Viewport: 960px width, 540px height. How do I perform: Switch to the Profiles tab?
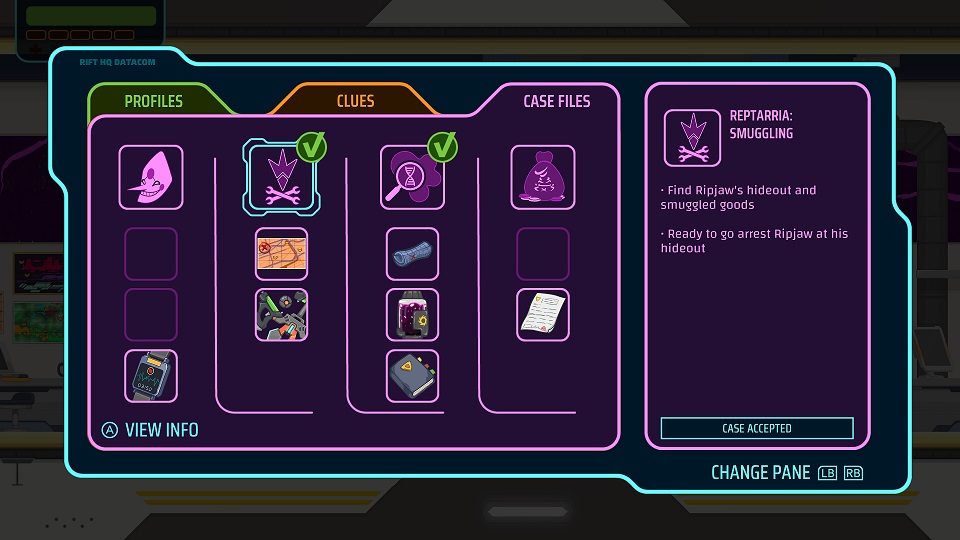point(153,101)
